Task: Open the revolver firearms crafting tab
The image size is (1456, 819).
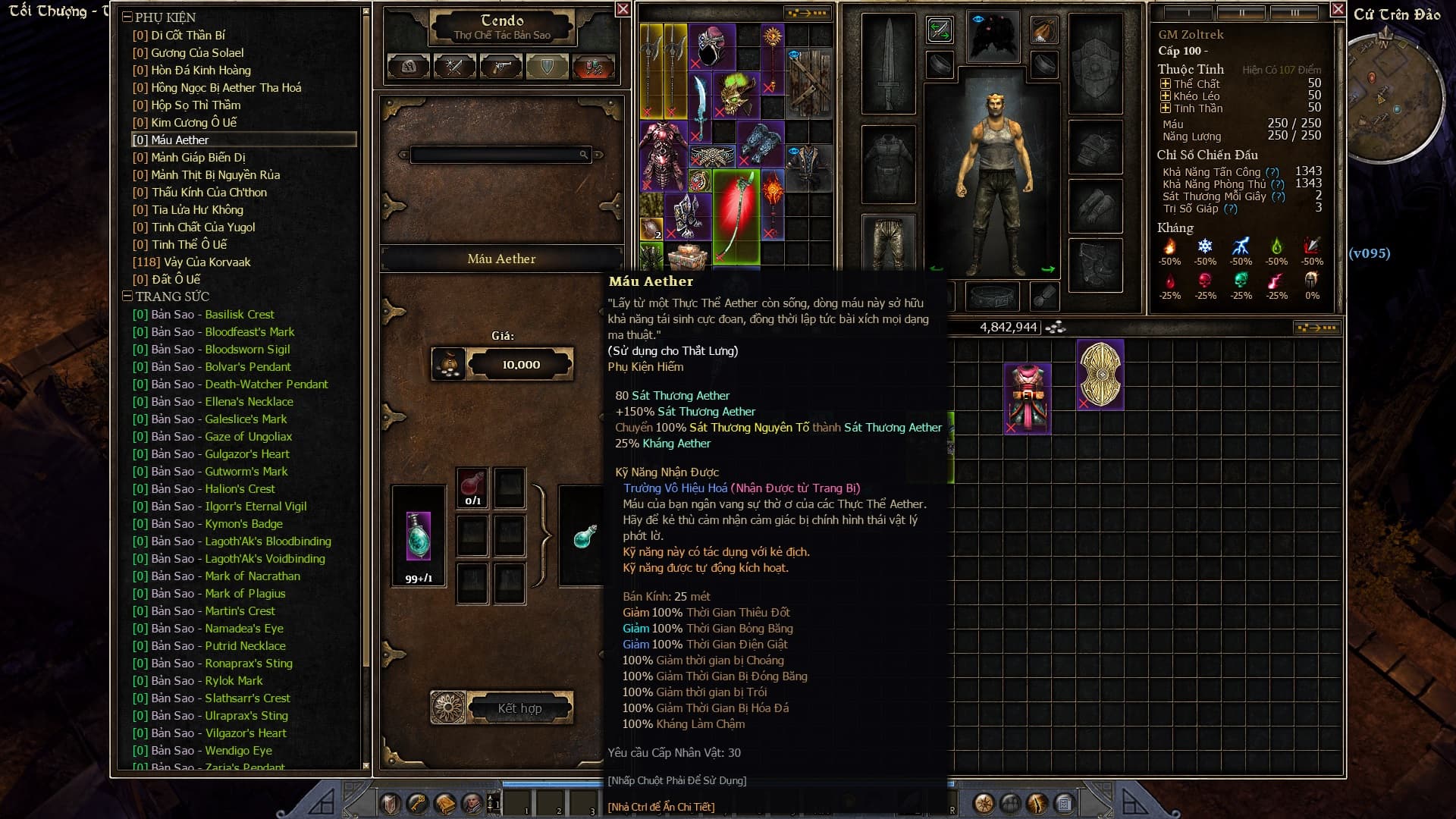Action: click(501, 67)
